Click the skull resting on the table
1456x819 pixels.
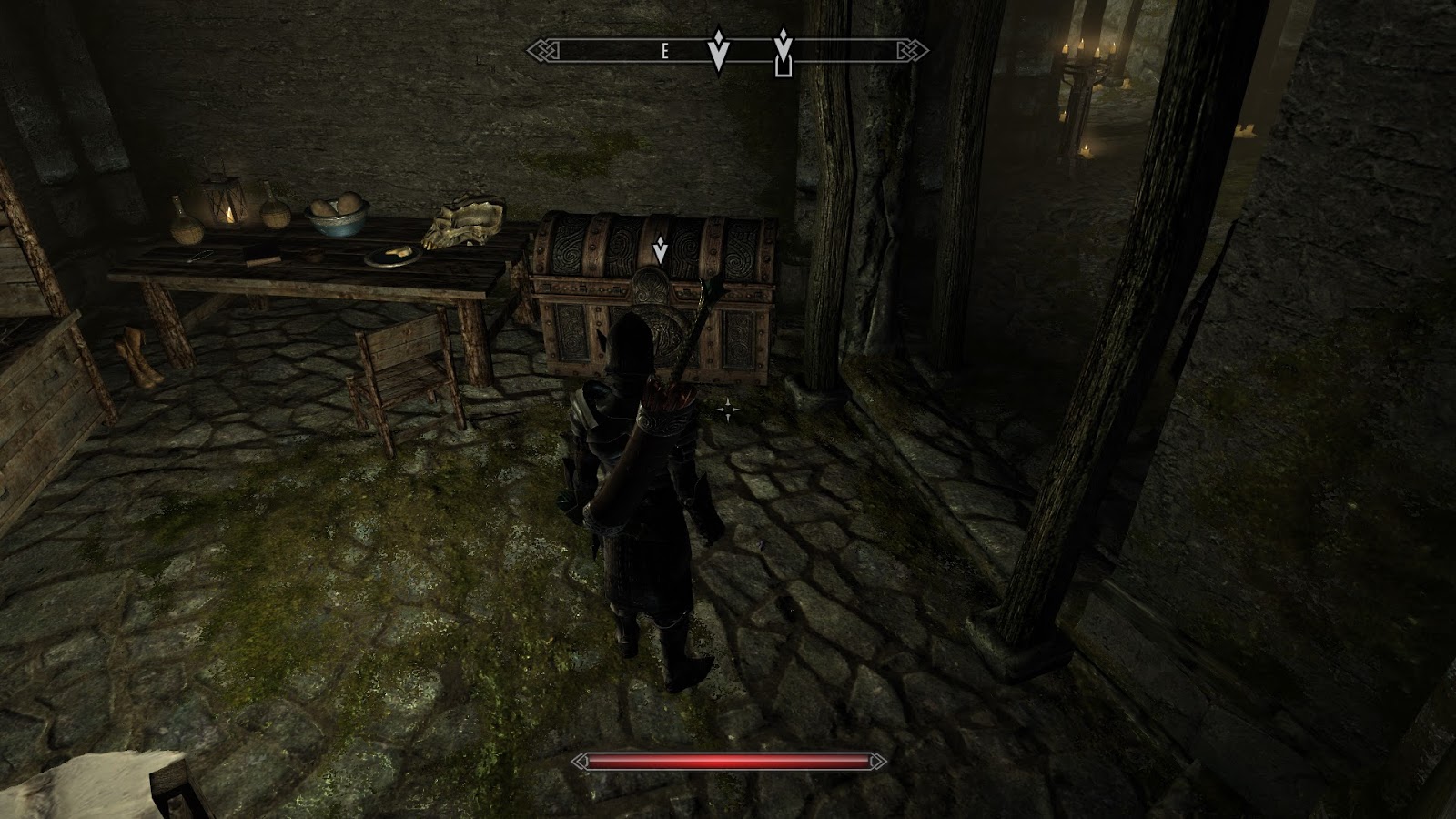tap(462, 225)
